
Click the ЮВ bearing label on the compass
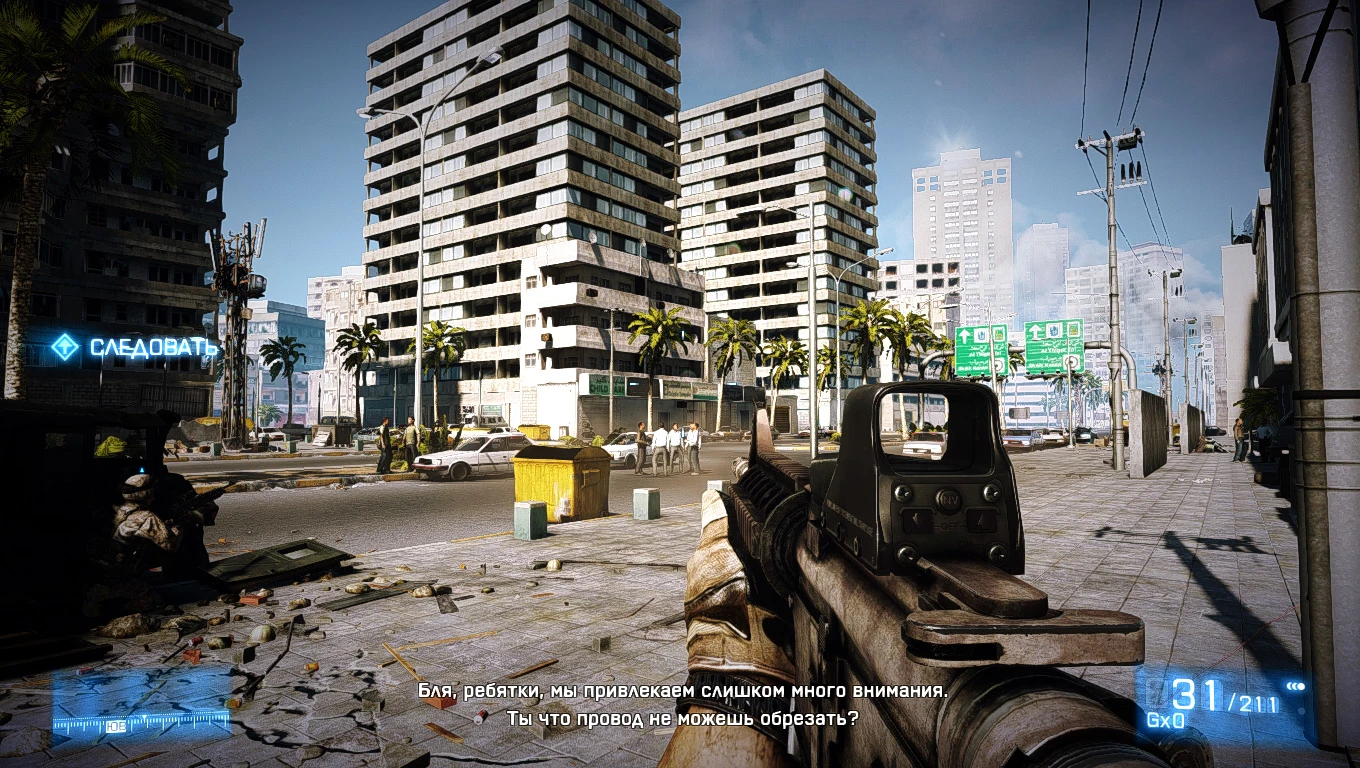[x=116, y=725]
